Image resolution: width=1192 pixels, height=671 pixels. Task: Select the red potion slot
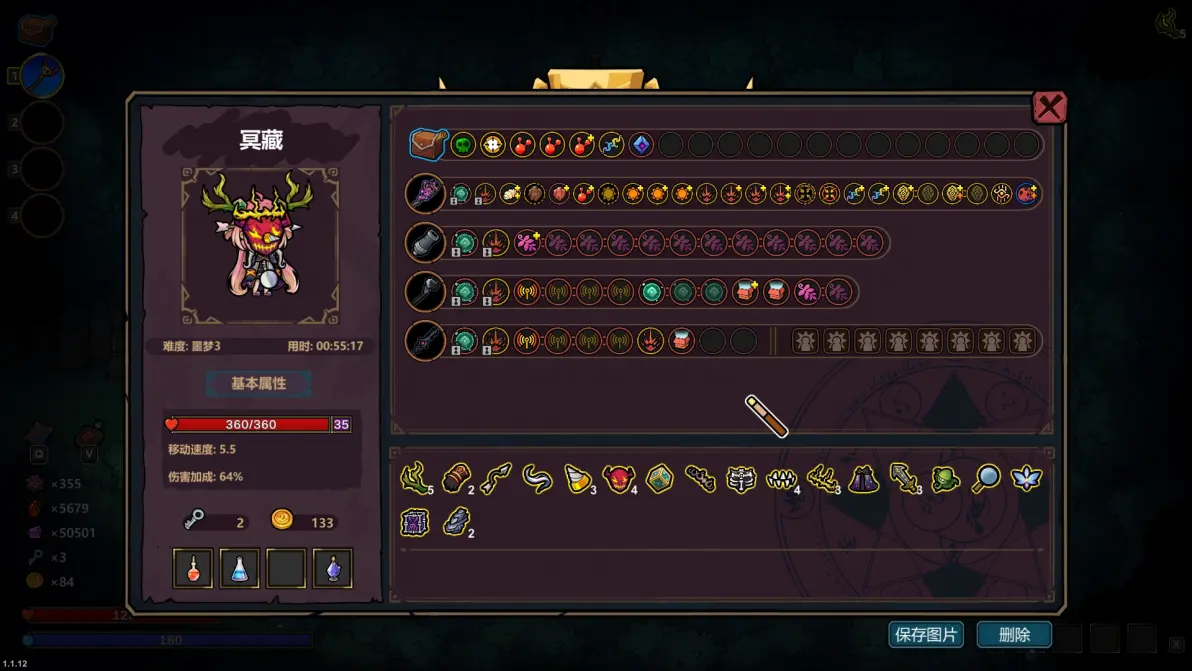[193, 568]
